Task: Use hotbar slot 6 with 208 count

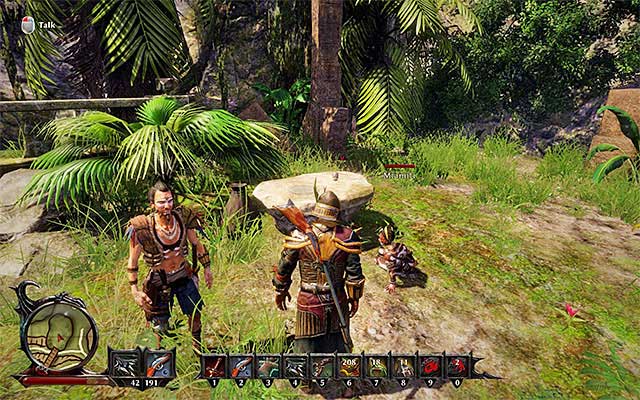Action: click(x=350, y=366)
